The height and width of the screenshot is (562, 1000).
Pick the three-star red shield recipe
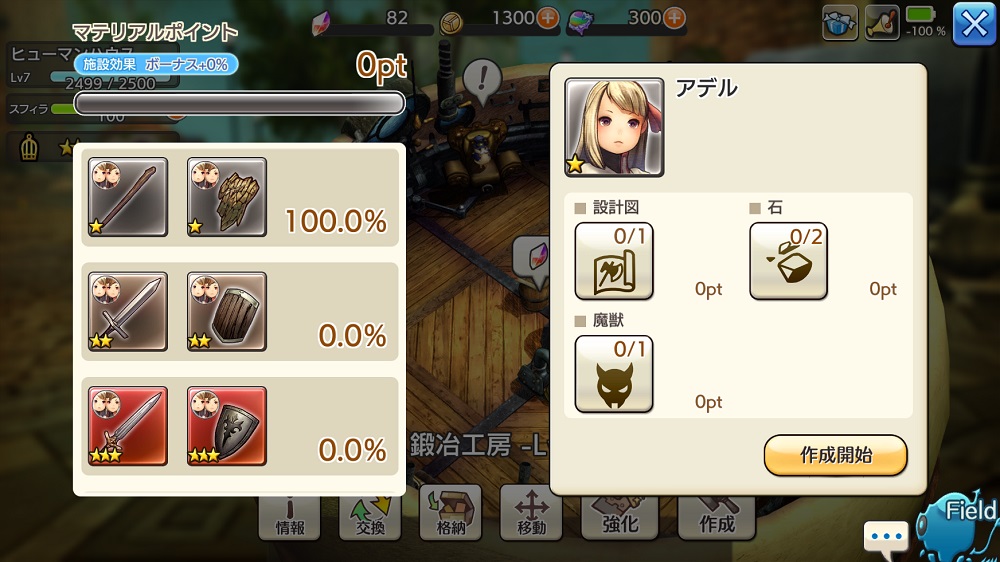tap(227, 425)
